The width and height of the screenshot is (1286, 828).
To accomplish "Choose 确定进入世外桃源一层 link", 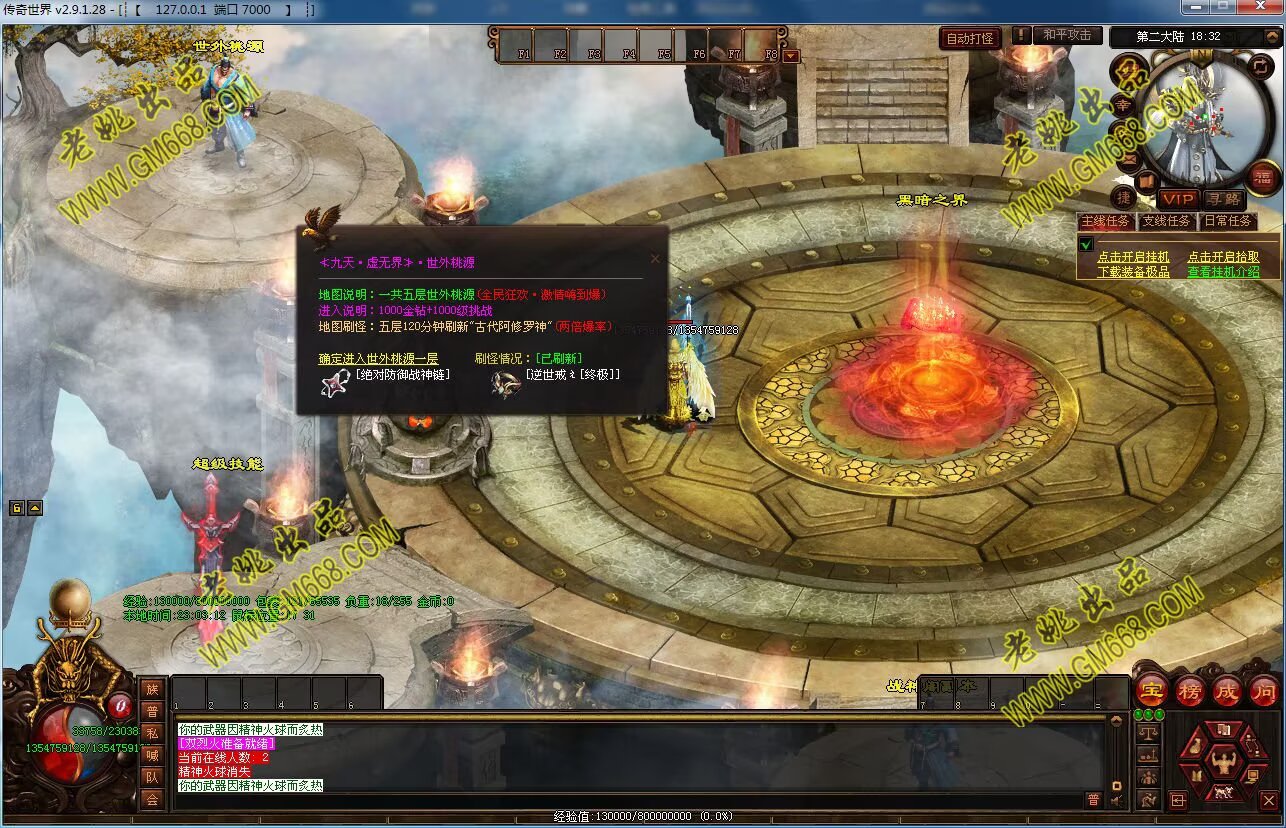I will [x=378, y=358].
